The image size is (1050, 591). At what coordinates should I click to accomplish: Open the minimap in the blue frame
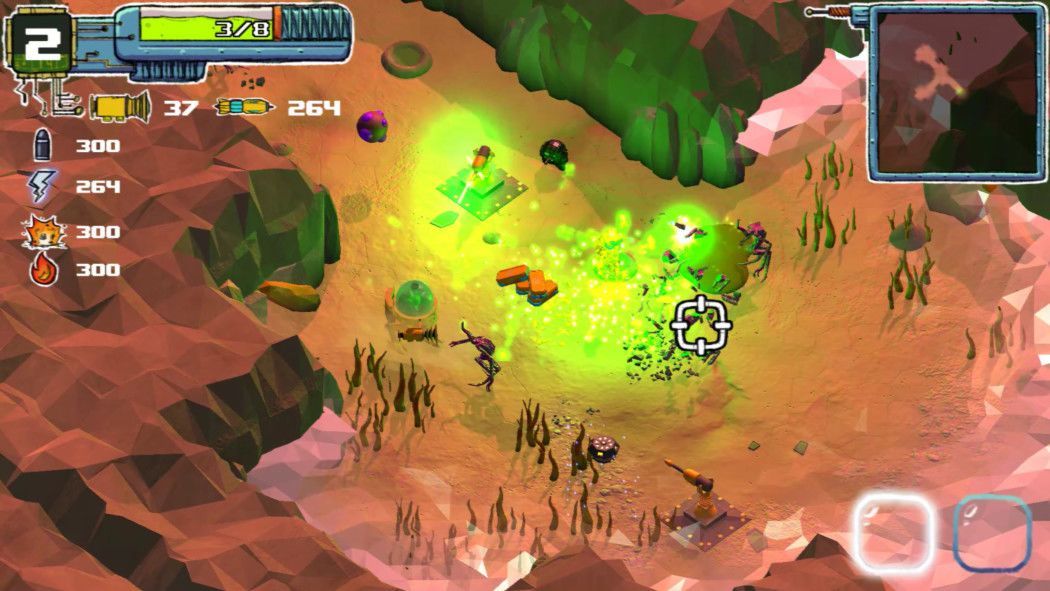(x=956, y=92)
